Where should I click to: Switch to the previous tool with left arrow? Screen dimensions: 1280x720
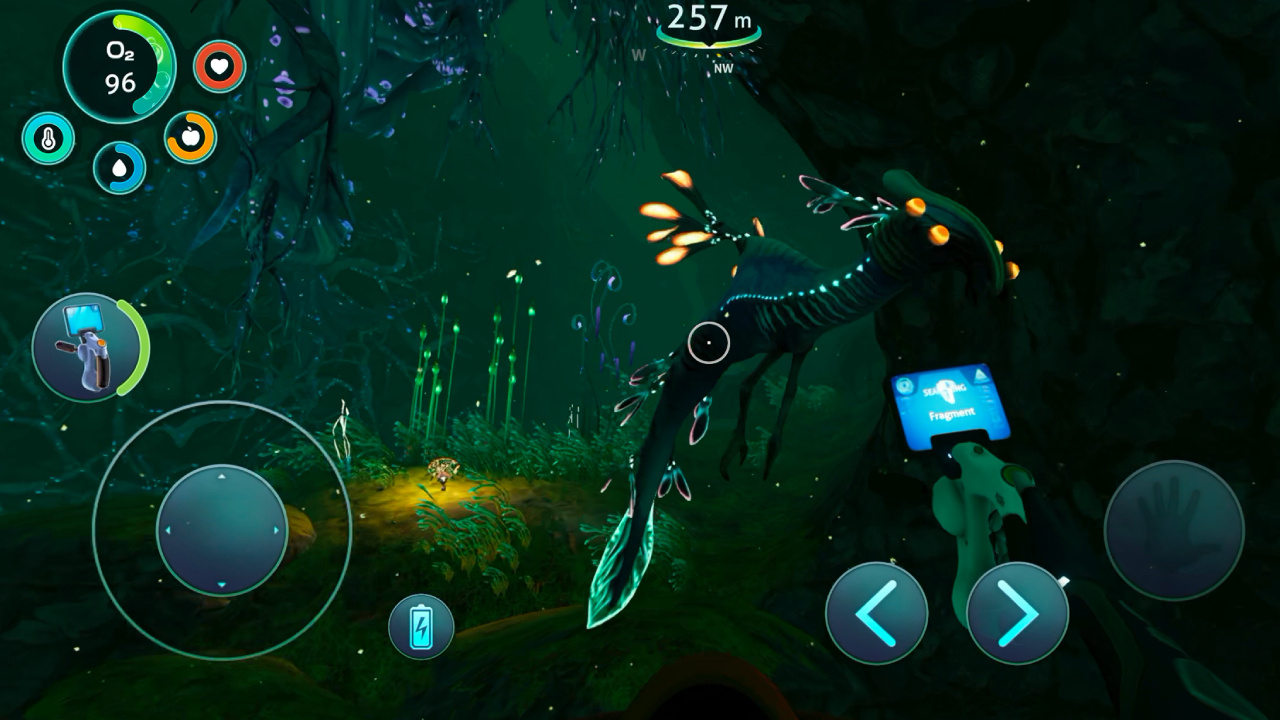click(x=877, y=612)
